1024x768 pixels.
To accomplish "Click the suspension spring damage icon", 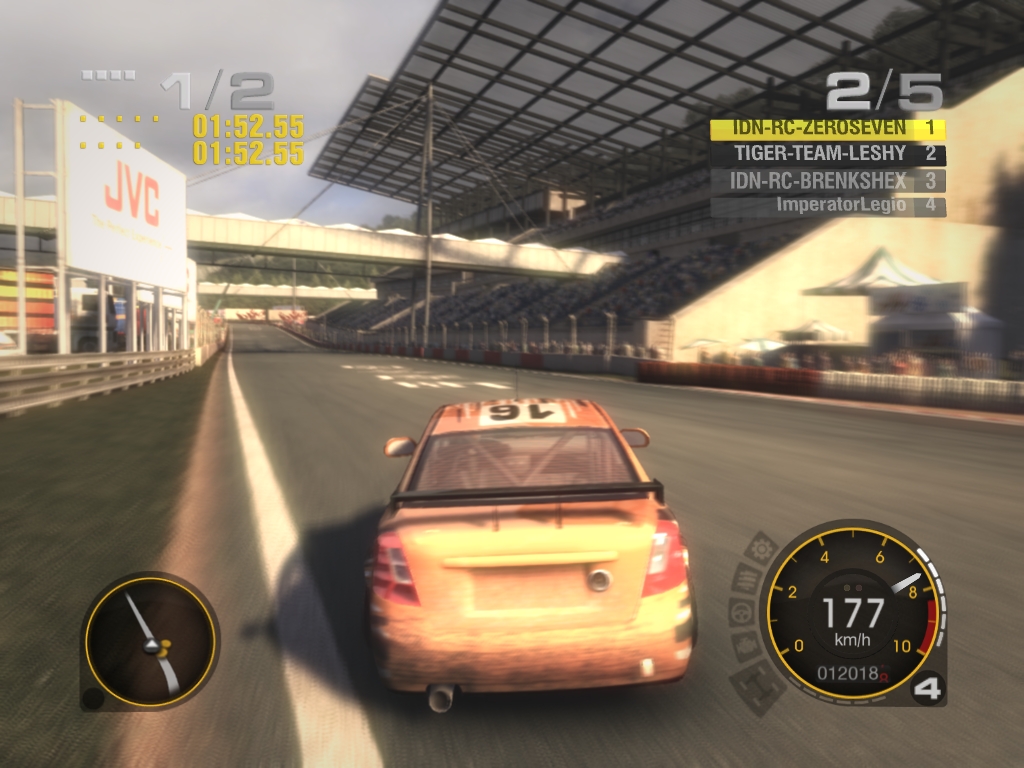I will 749,579.
